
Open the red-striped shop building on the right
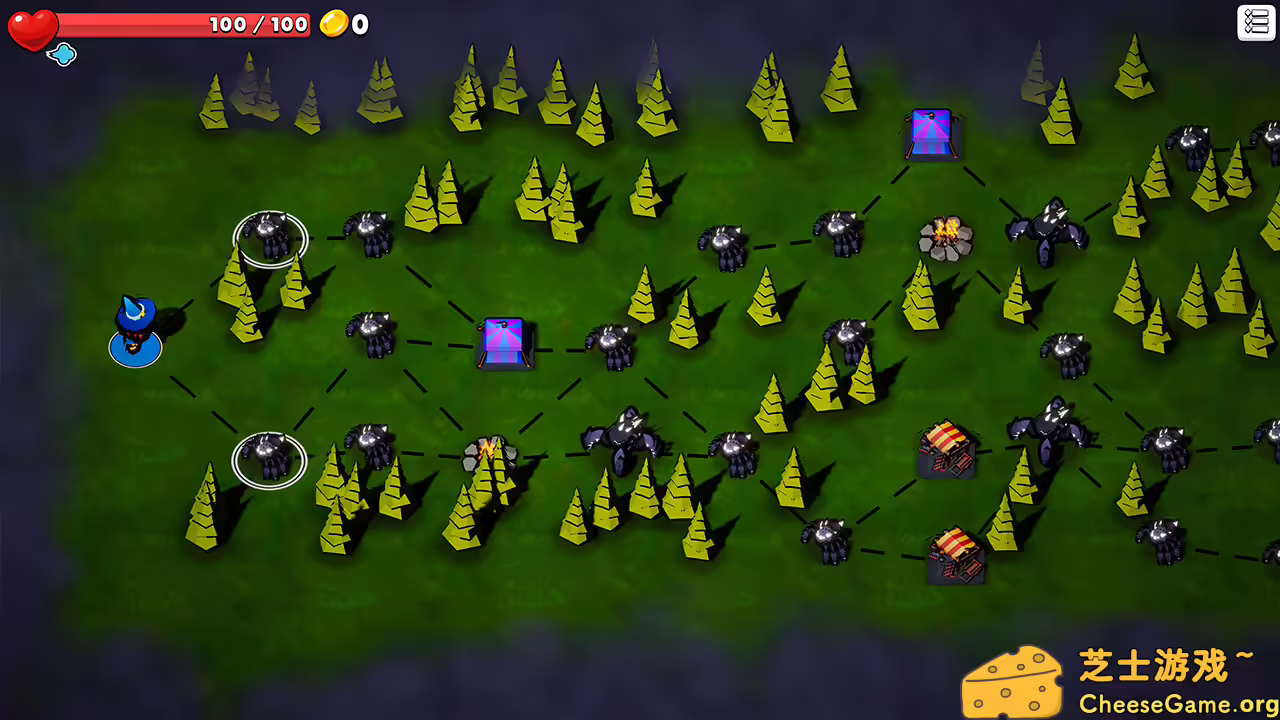tap(946, 450)
